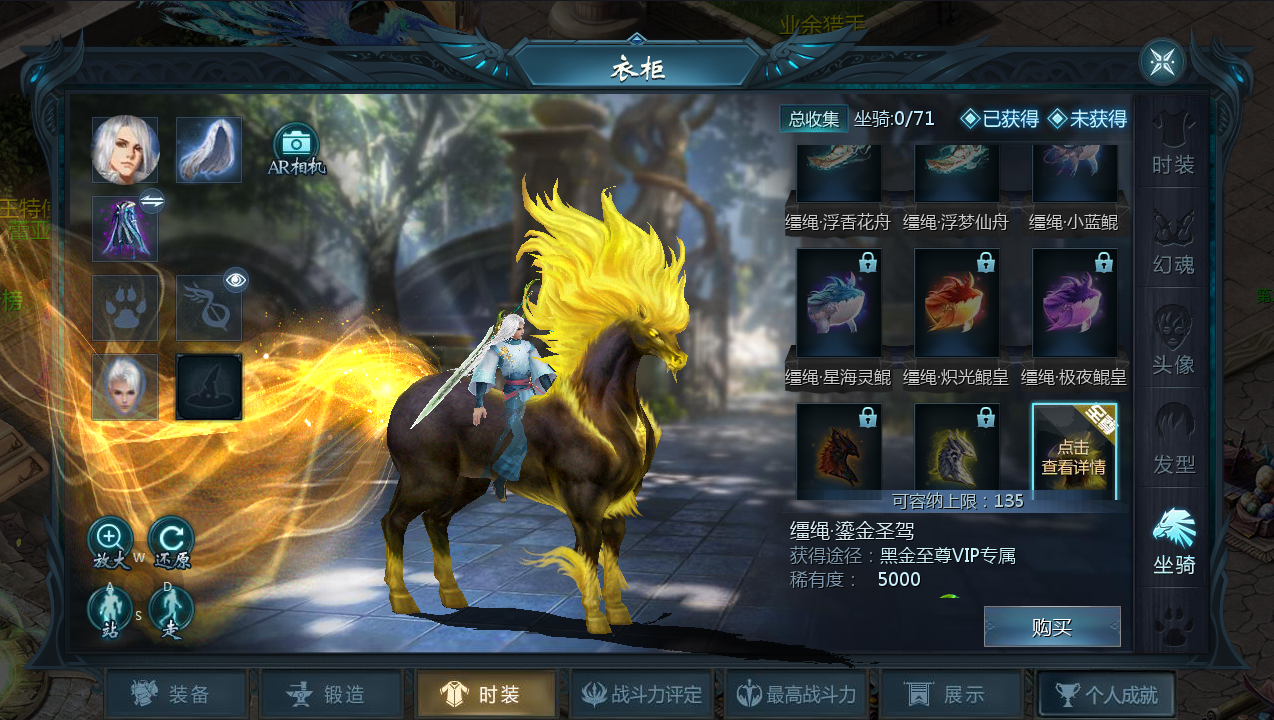The image size is (1274, 720).
Task: Open the 幻魂 side tab
Action: tap(1173, 244)
